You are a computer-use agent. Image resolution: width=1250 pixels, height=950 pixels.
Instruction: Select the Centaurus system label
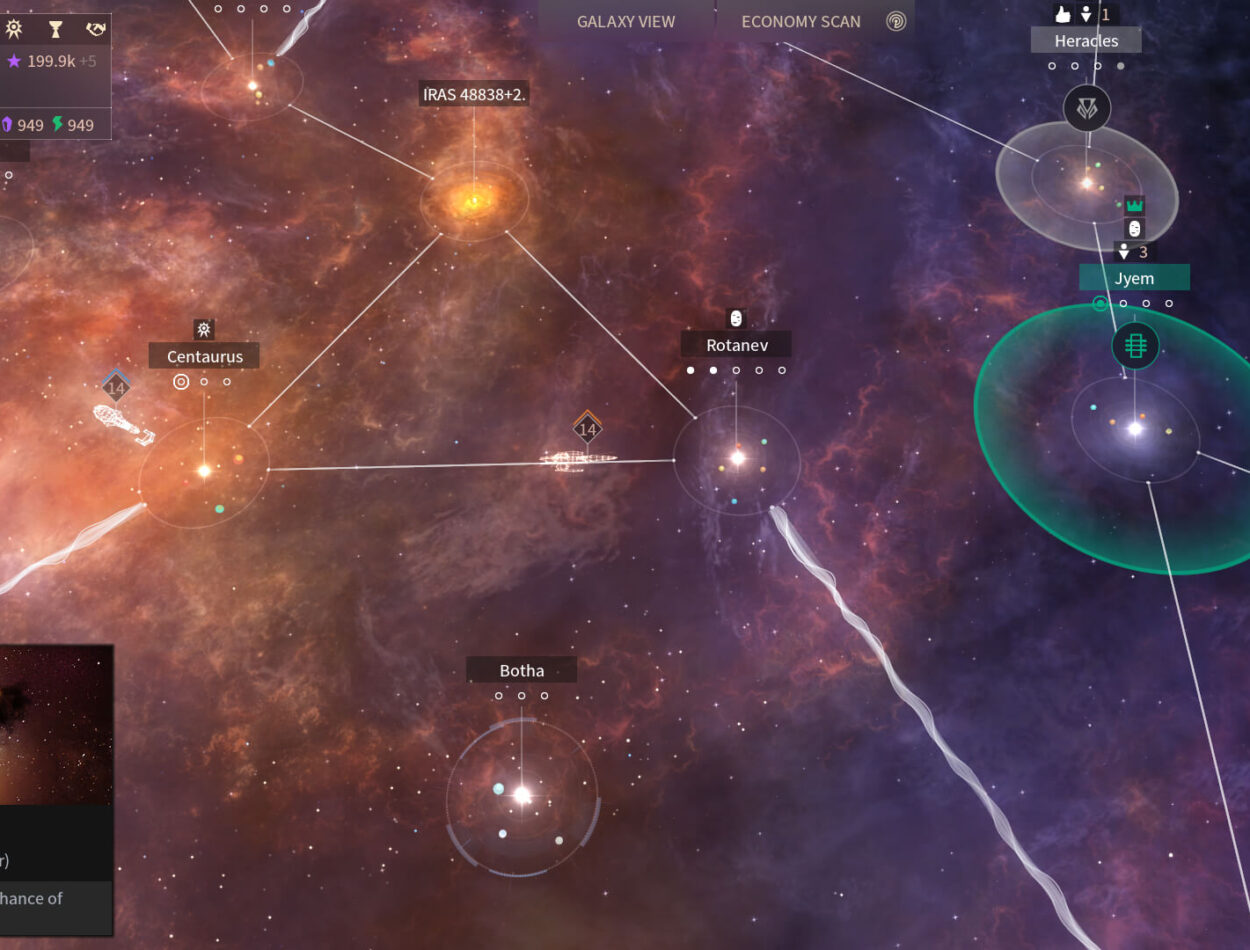tap(204, 356)
